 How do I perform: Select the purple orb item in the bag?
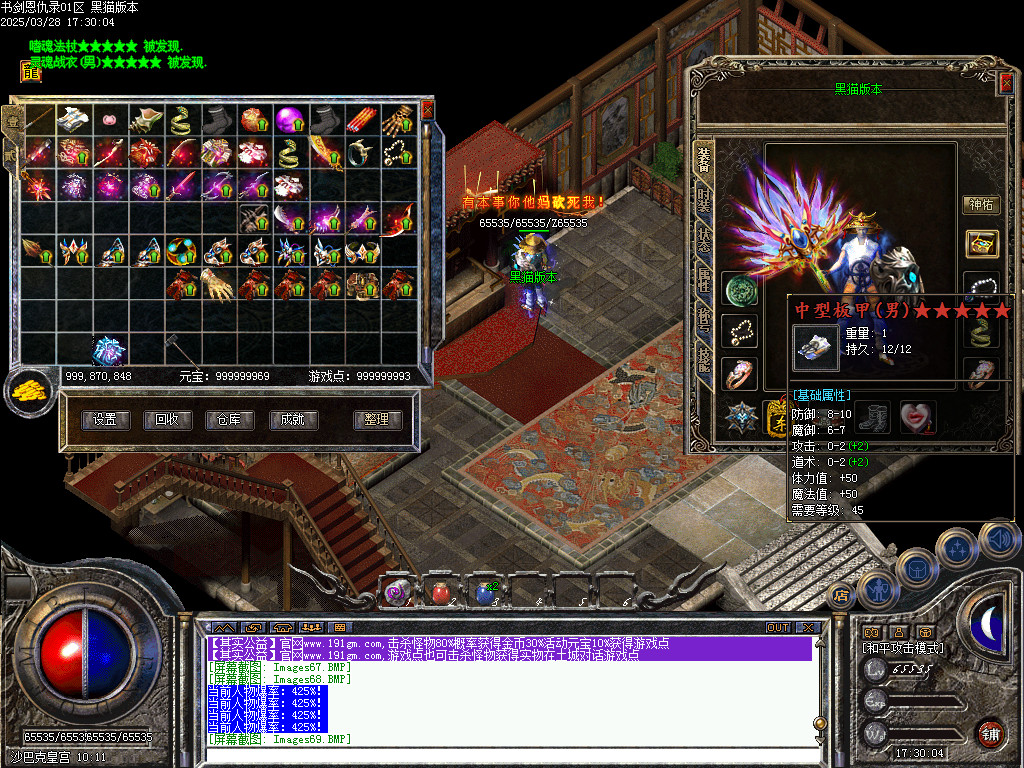point(290,120)
